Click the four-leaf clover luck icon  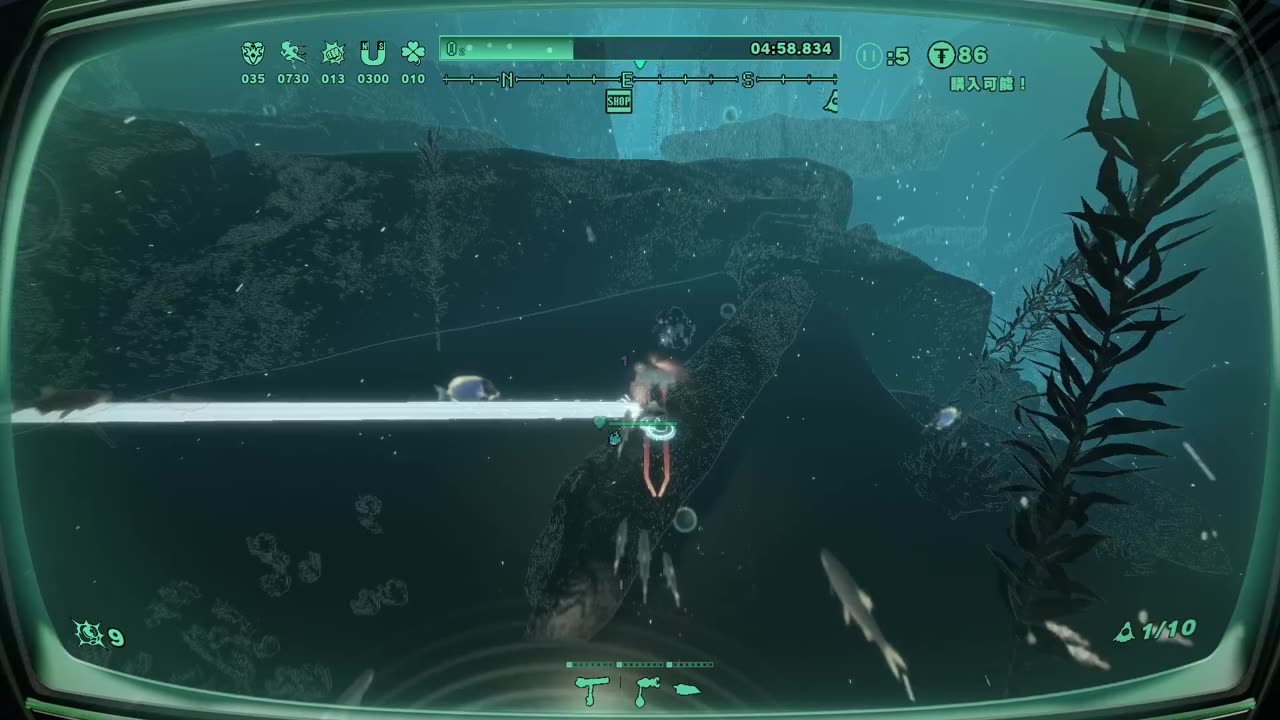413,53
